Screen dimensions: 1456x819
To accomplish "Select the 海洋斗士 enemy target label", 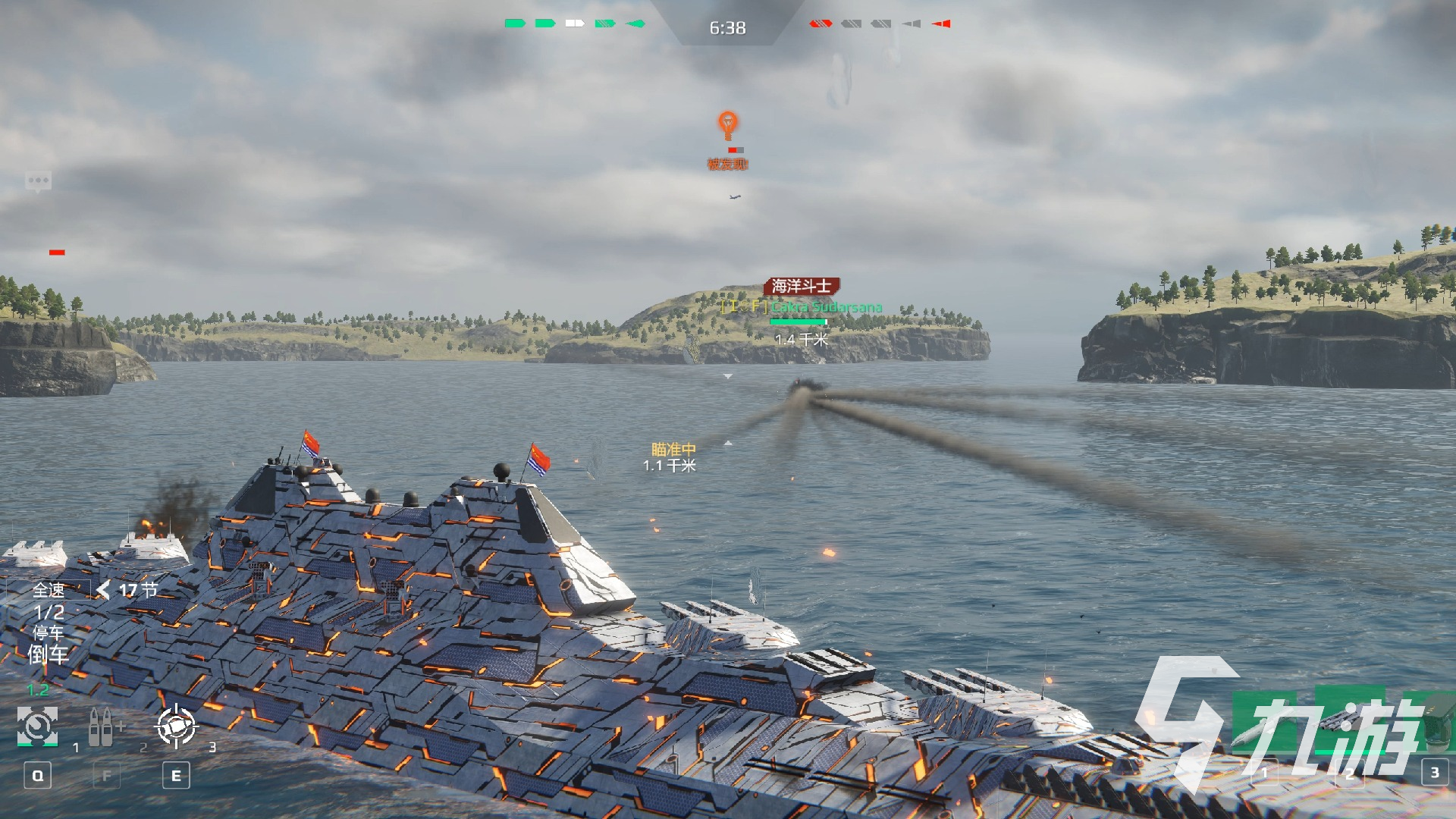I will click(x=802, y=287).
